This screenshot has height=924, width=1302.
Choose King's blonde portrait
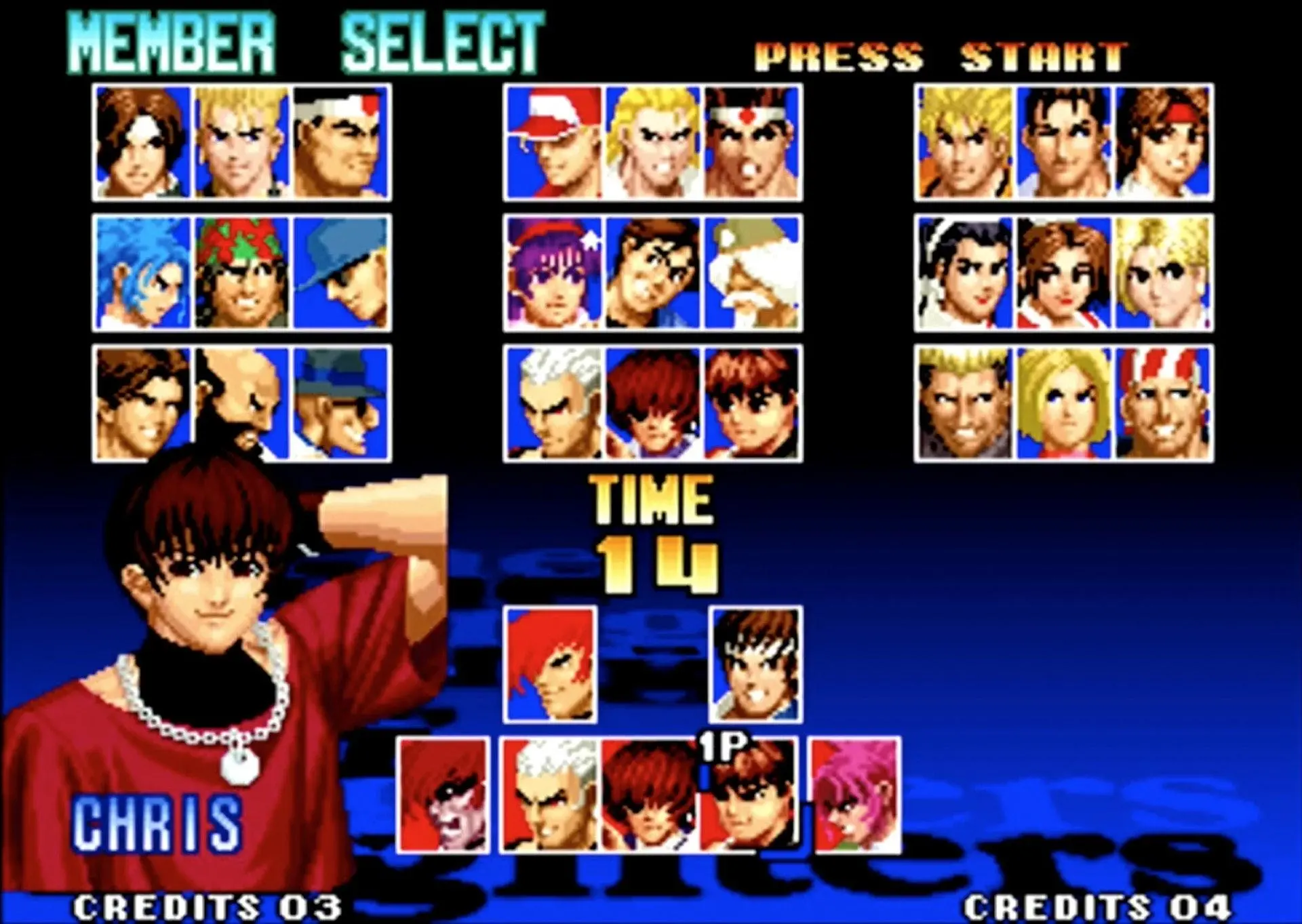pos(1162,273)
